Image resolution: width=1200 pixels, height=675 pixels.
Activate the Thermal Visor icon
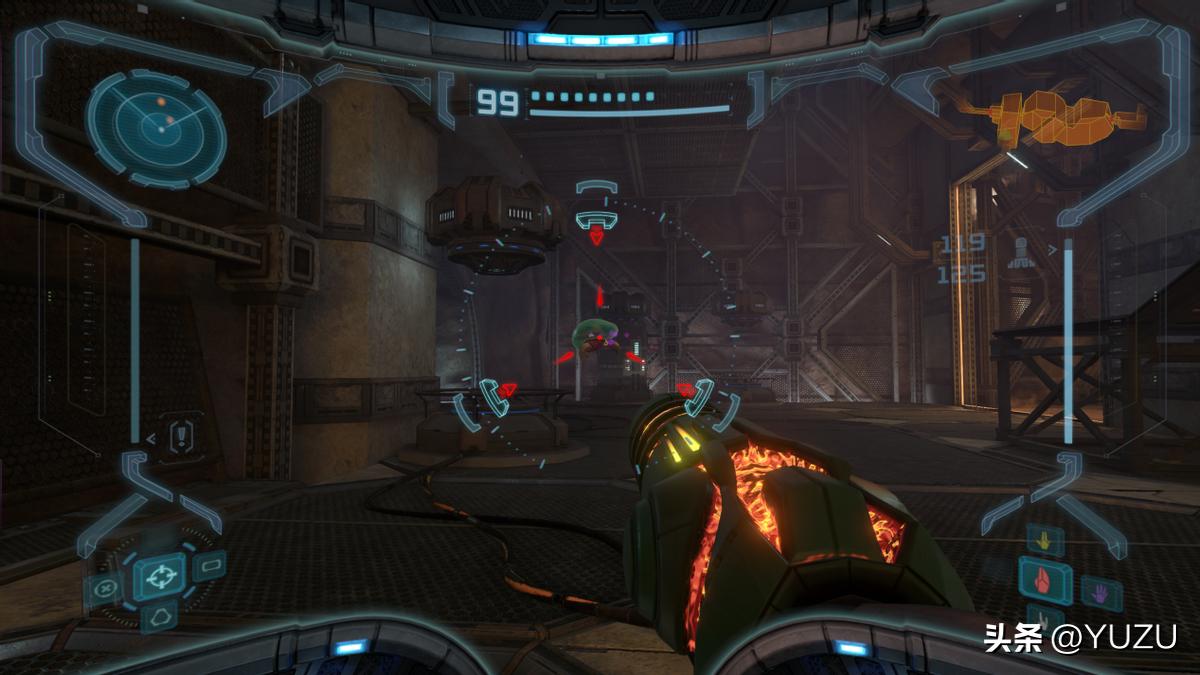tap(158, 617)
